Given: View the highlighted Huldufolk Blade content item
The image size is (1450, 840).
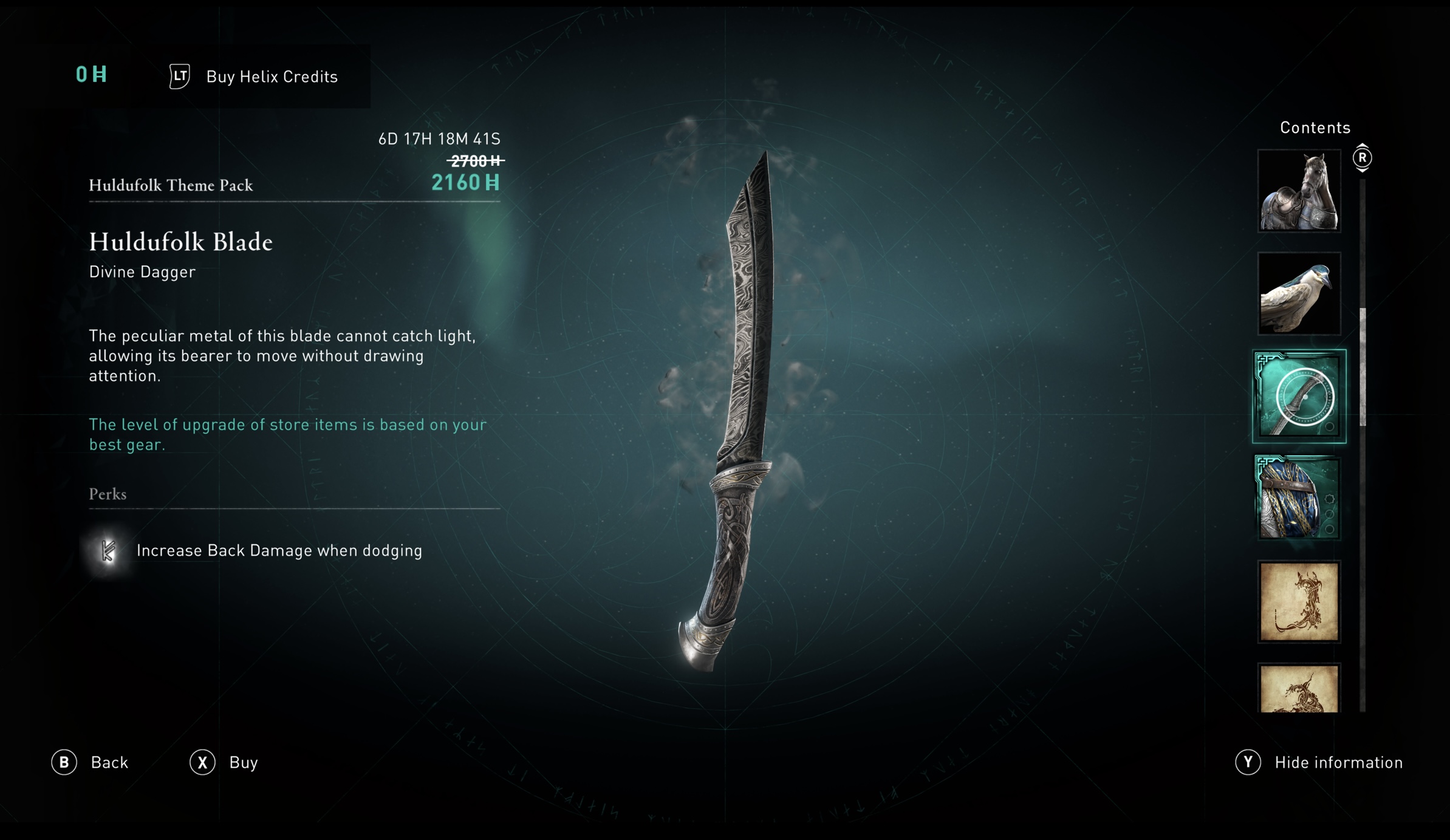Looking at the screenshot, I should coord(1299,396).
